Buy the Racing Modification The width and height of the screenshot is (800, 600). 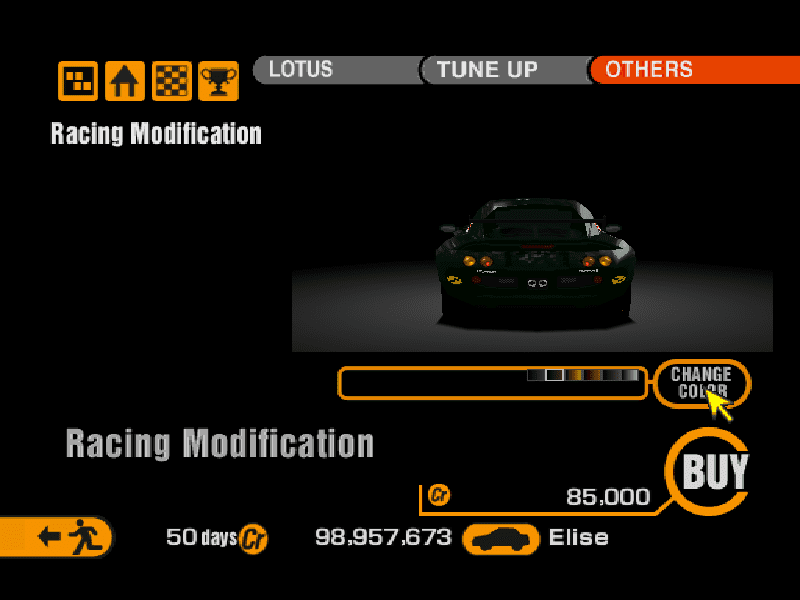(x=714, y=471)
